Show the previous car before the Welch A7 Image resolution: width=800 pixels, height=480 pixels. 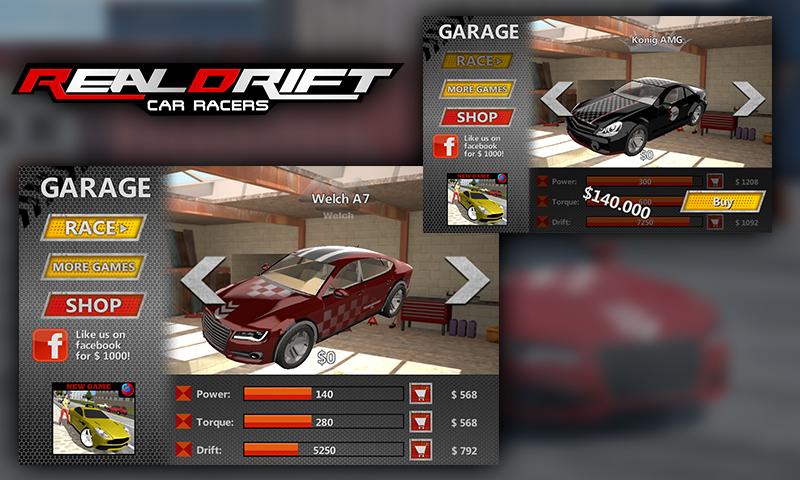coord(203,279)
